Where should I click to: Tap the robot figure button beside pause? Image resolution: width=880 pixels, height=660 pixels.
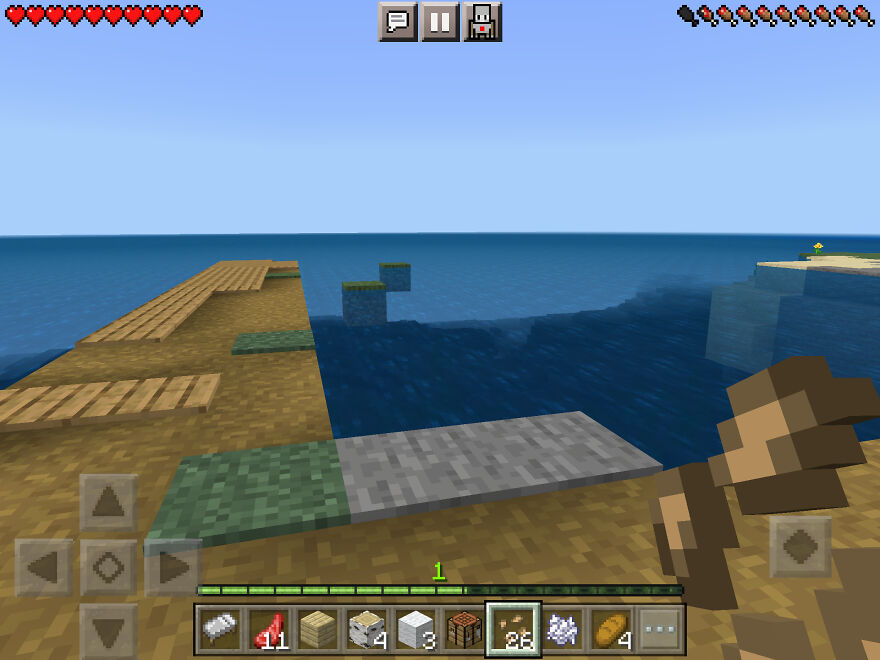[482, 21]
